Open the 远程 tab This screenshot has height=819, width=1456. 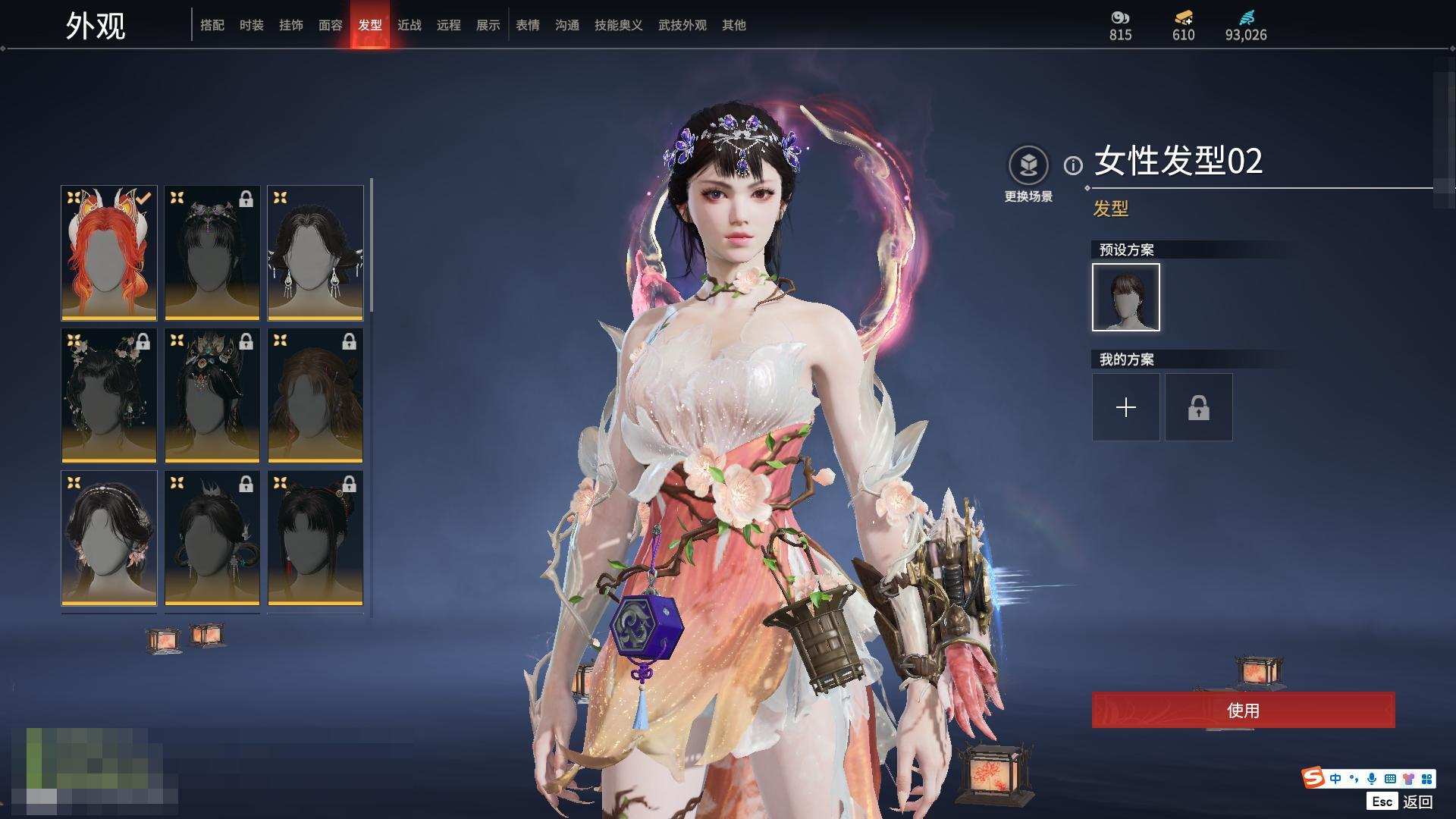pyautogui.click(x=449, y=25)
